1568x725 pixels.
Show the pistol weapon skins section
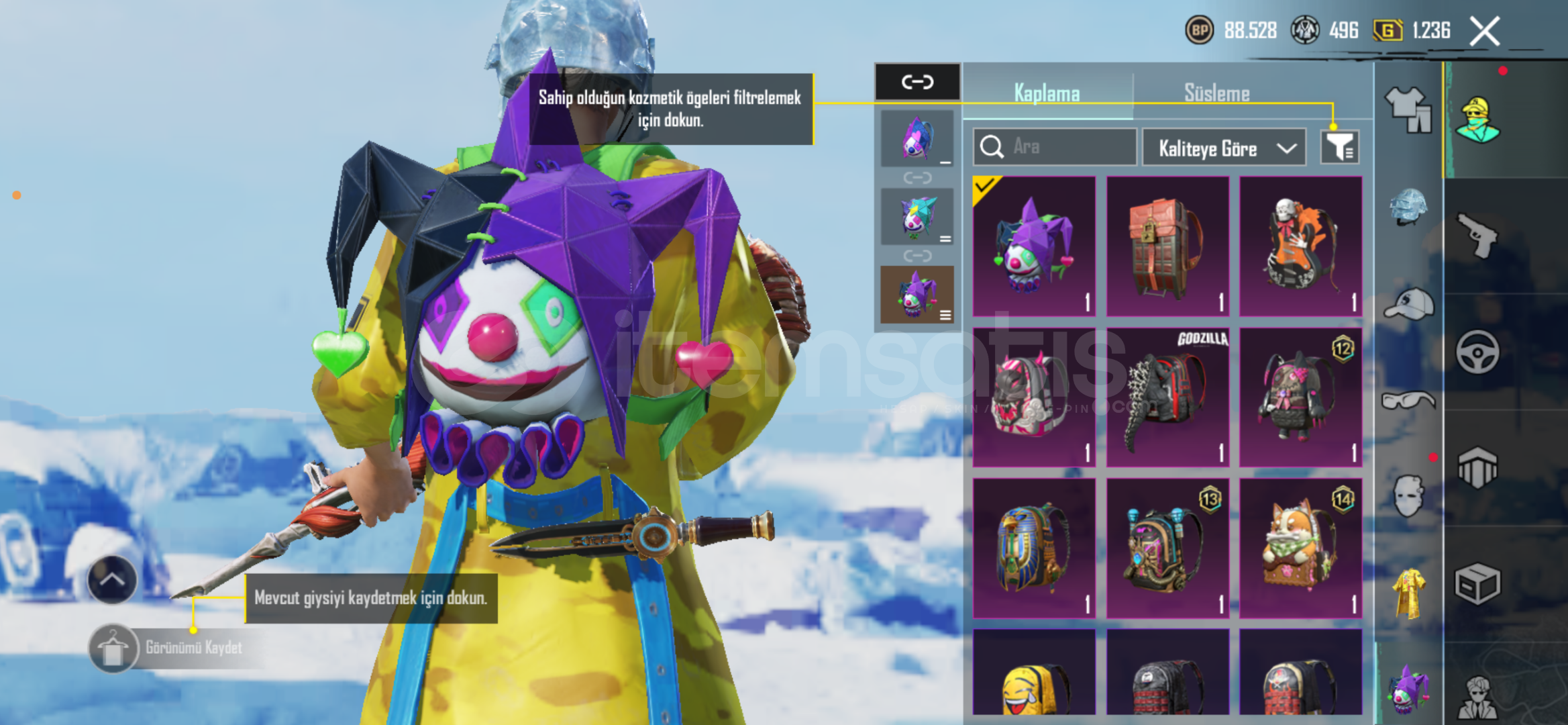click(1477, 235)
